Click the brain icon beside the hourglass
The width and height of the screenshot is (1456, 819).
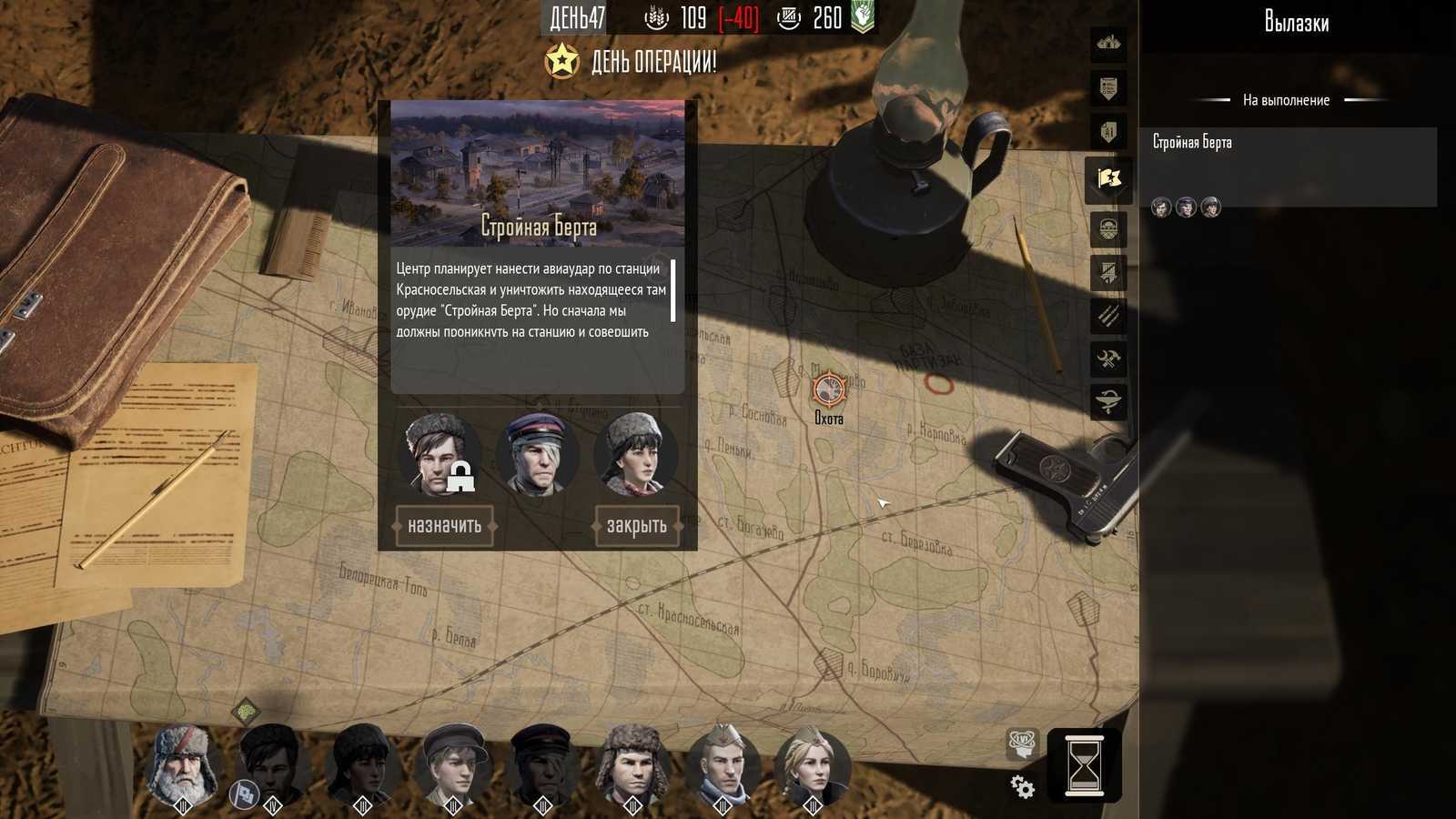pos(1022,743)
